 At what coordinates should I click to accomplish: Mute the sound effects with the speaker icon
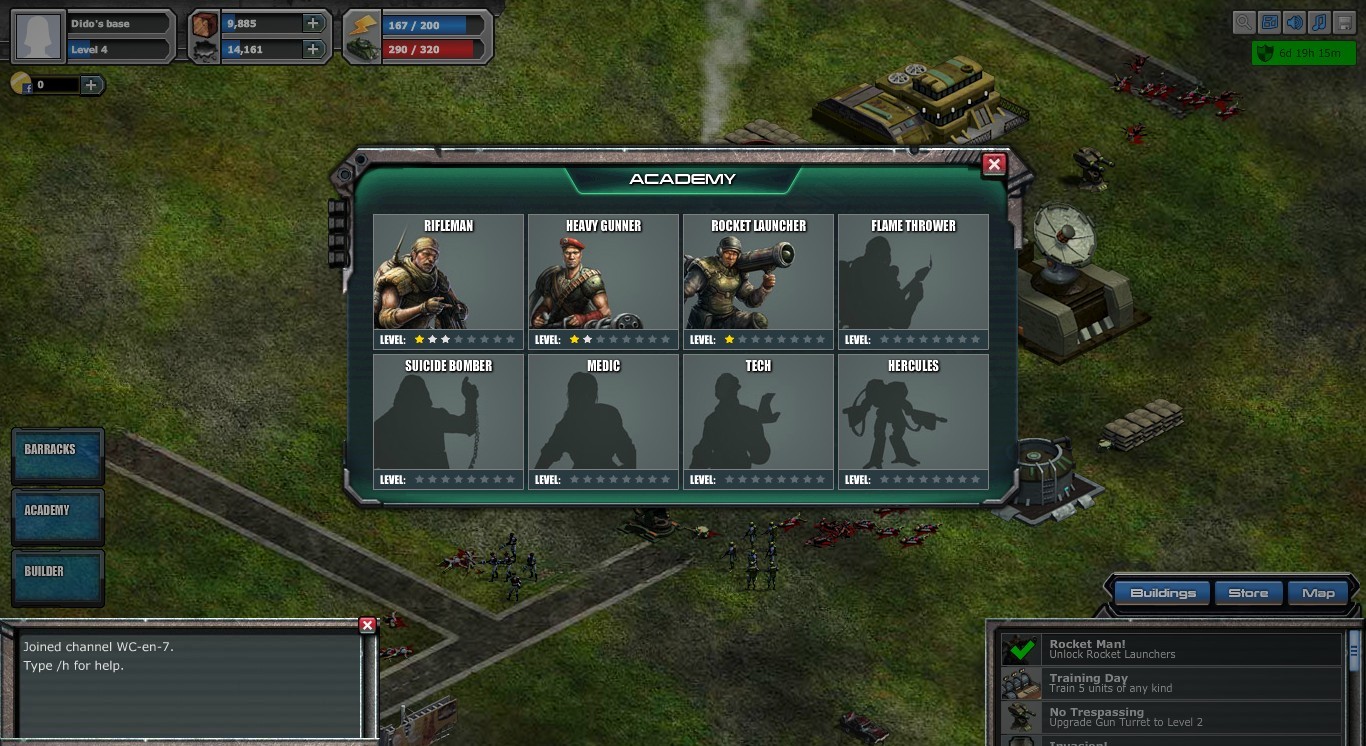(1296, 22)
